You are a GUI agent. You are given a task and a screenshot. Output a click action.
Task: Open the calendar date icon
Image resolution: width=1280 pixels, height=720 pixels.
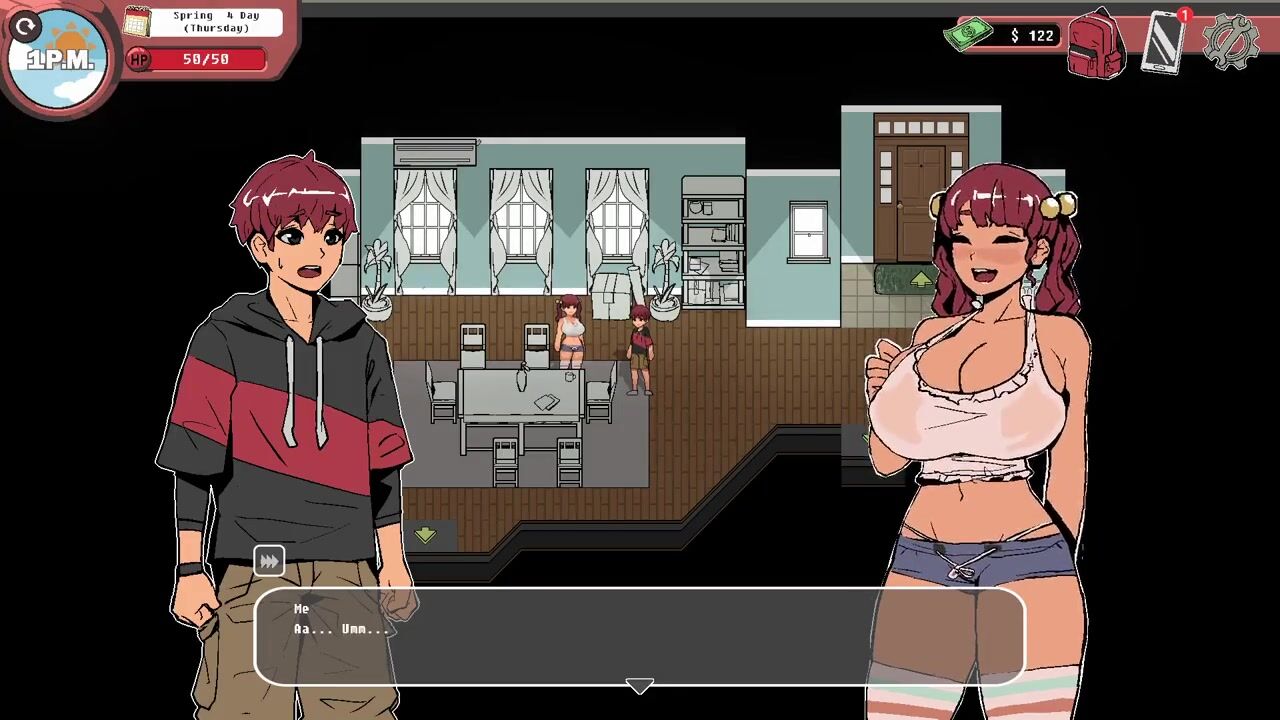coord(137,21)
